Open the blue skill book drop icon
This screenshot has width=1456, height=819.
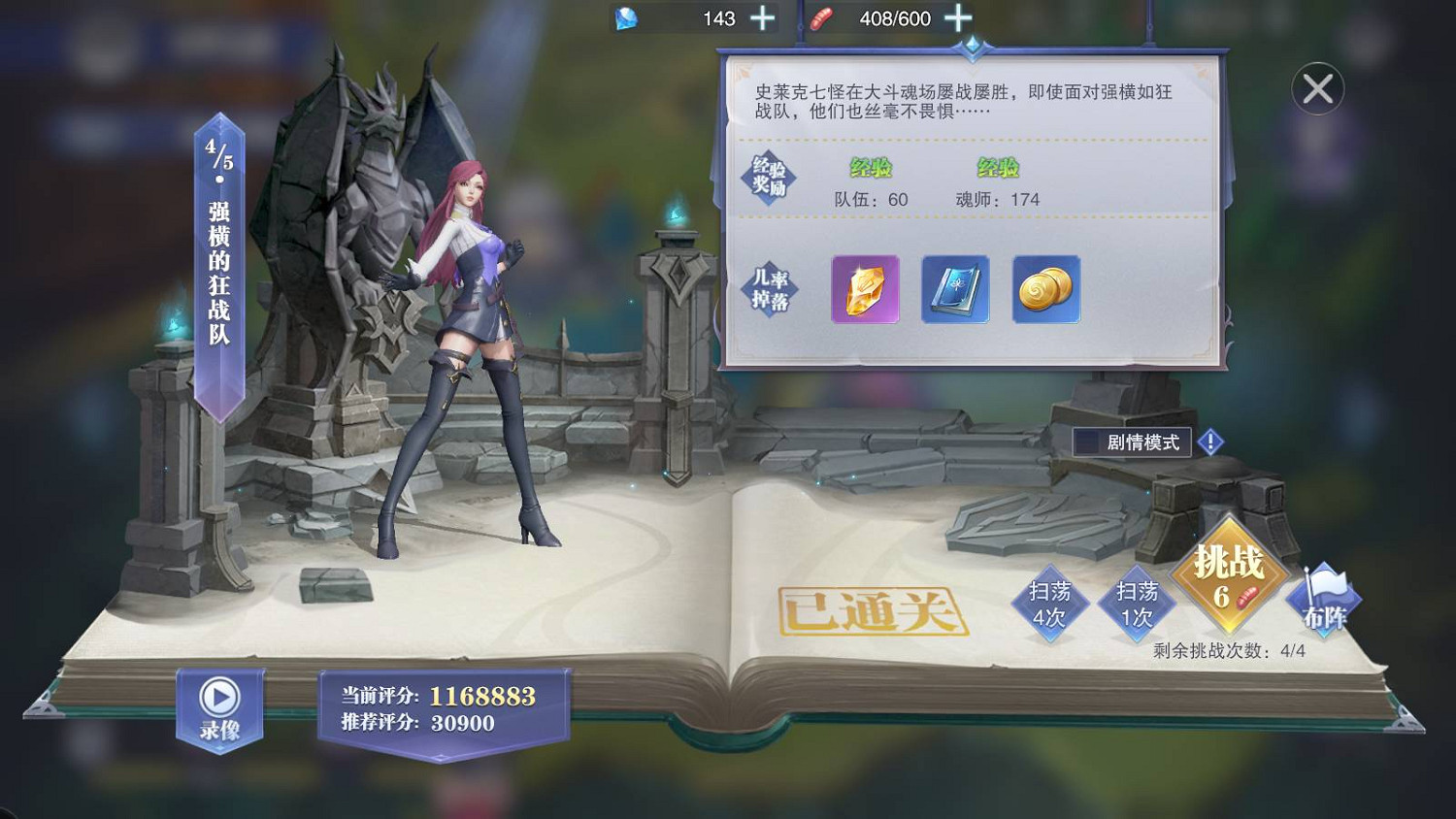pyautogui.click(x=954, y=290)
